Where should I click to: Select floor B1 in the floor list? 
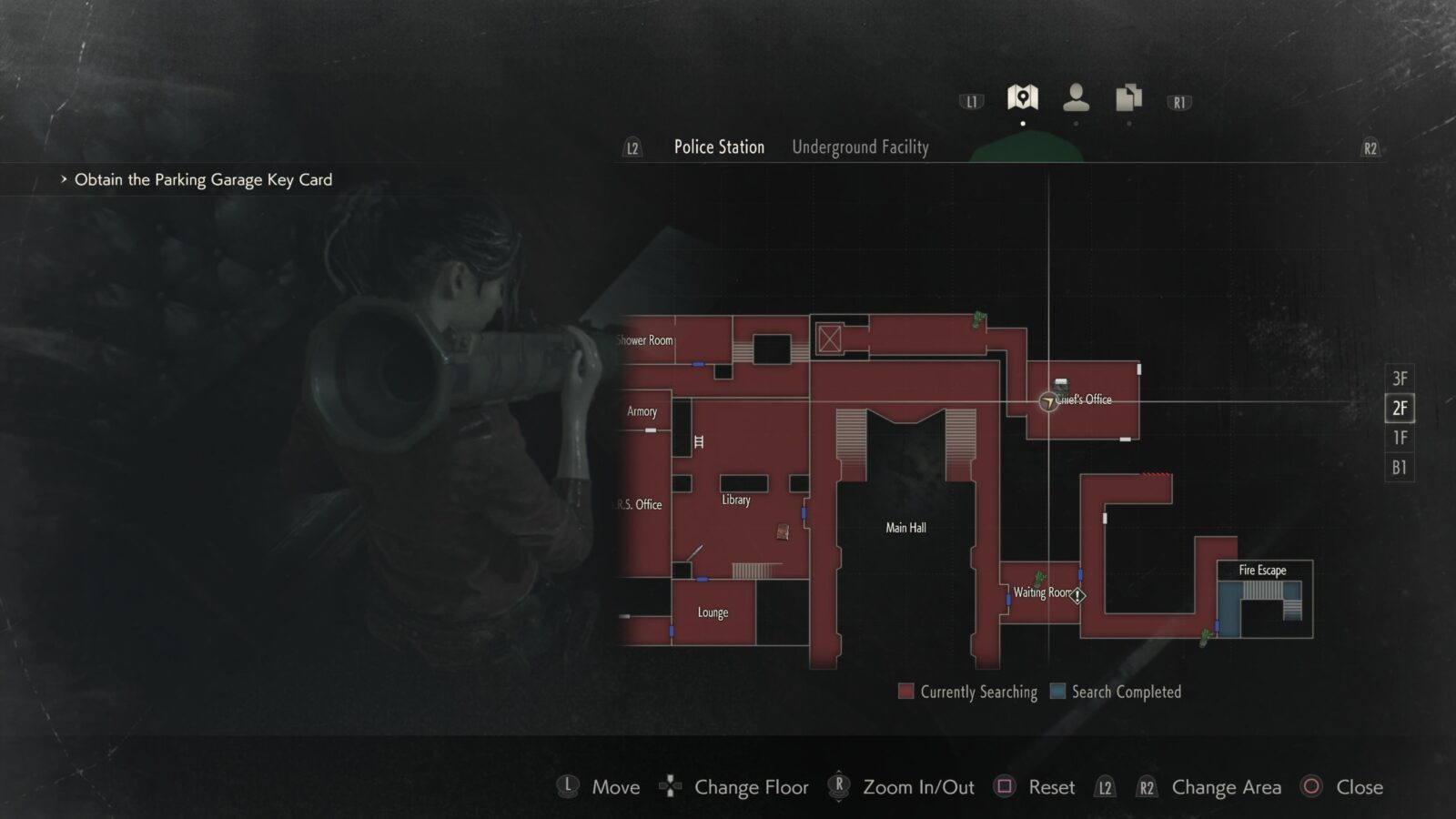(1399, 468)
